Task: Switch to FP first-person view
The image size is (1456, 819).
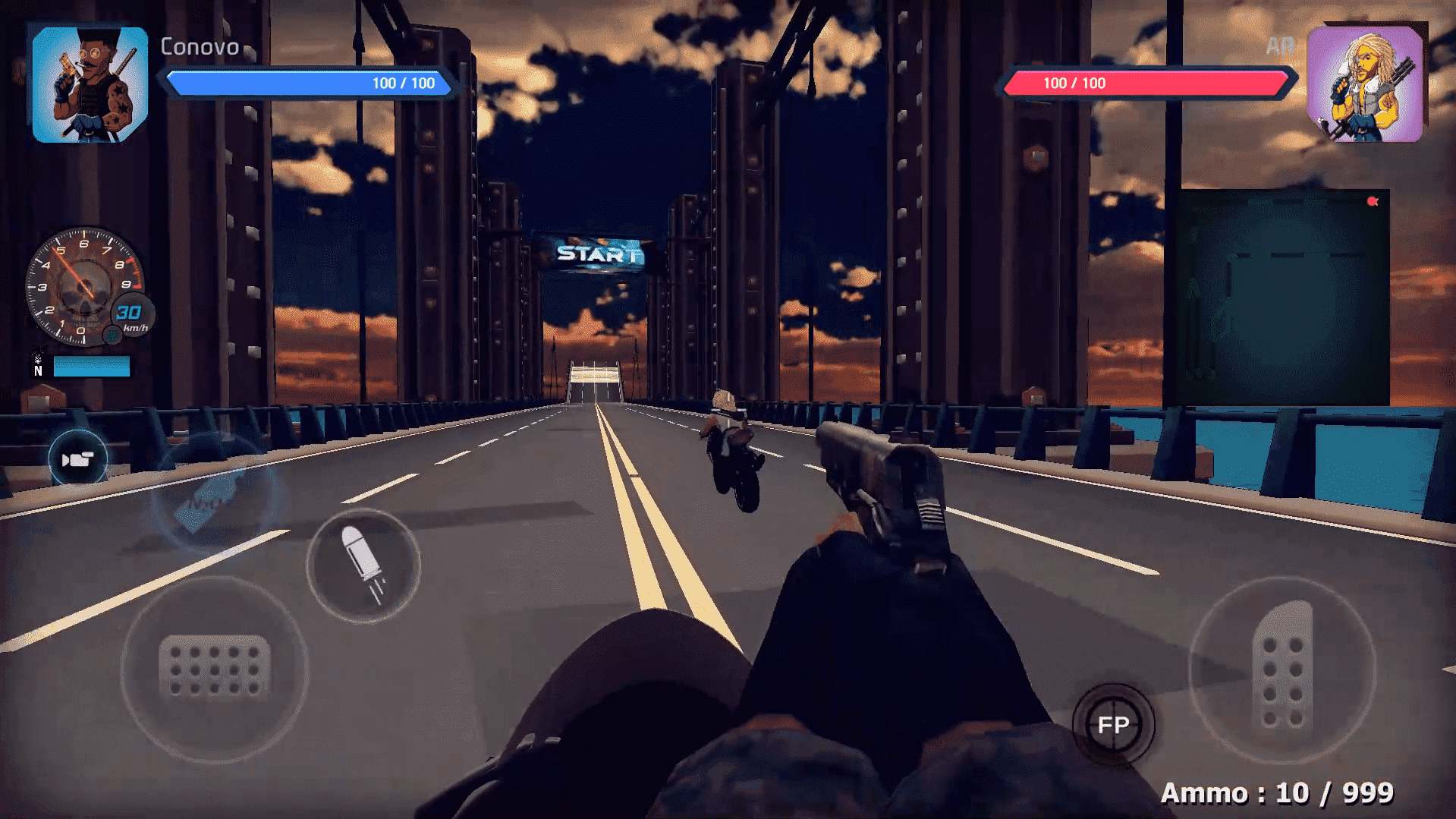Action: tap(1113, 725)
